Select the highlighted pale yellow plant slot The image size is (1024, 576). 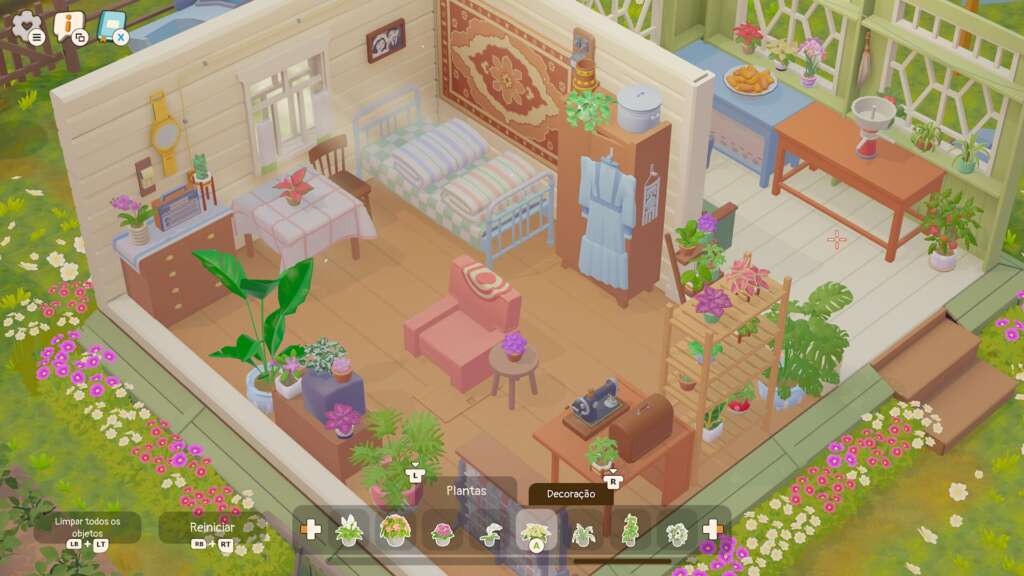click(536, 530)
